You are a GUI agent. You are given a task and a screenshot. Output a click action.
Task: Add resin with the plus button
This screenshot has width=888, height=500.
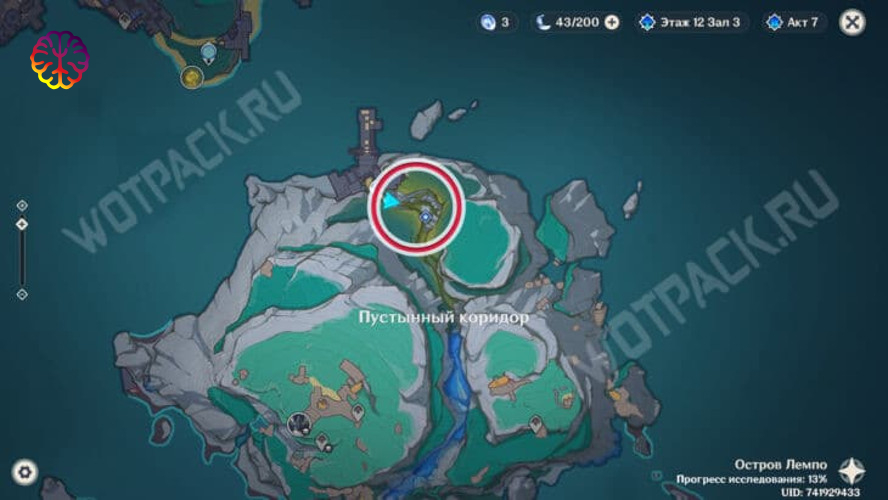[612, 22]
